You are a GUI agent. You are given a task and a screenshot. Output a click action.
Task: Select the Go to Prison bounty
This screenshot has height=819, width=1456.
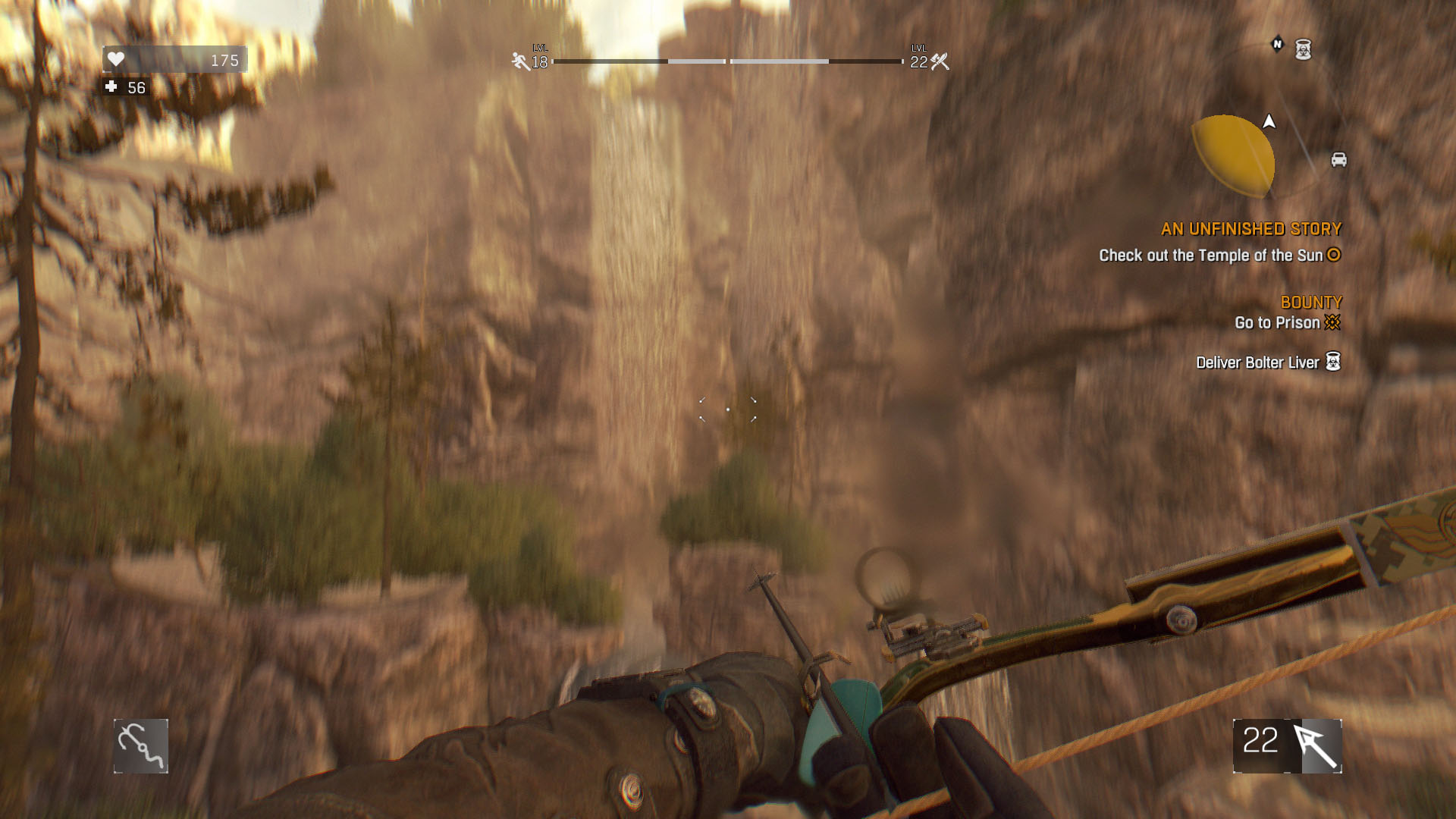pos(1277,323)
